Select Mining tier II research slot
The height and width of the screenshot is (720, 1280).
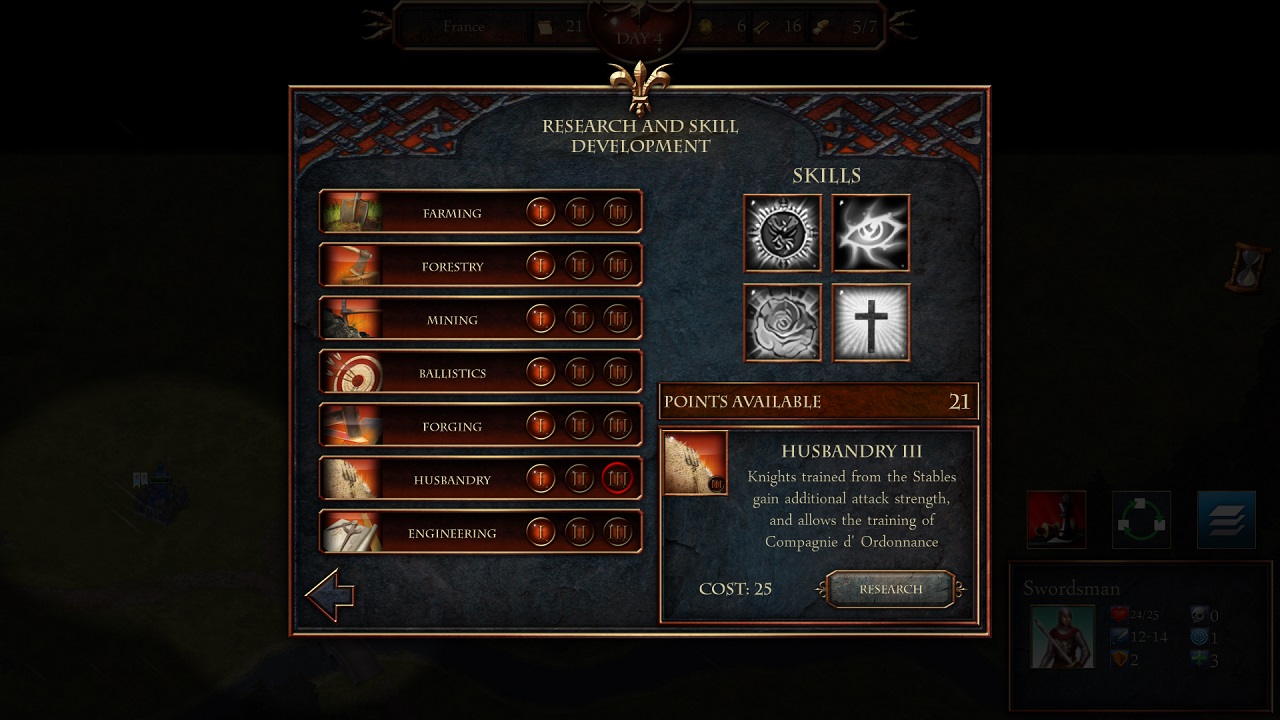pyautogui.click(x=579, y=318)
